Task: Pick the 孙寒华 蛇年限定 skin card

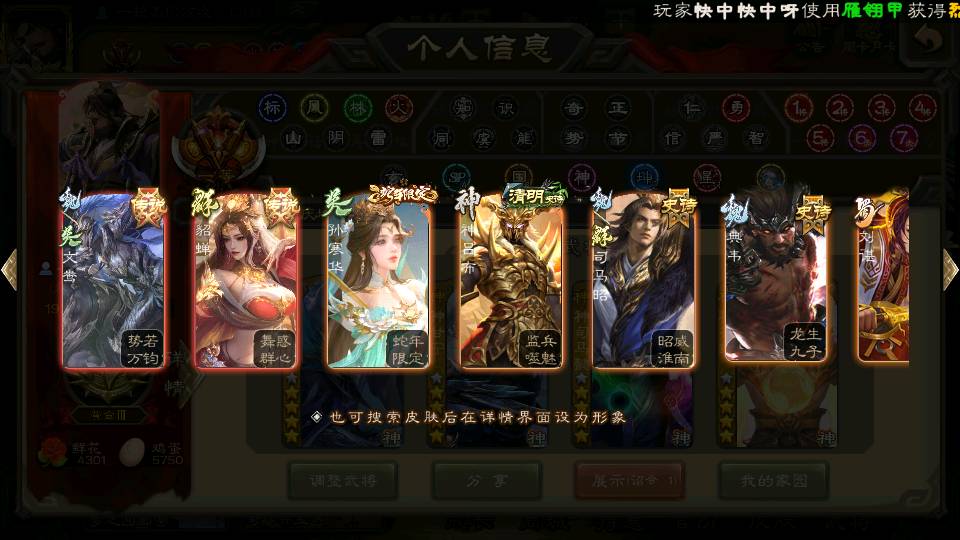Action: coord(378,280)
